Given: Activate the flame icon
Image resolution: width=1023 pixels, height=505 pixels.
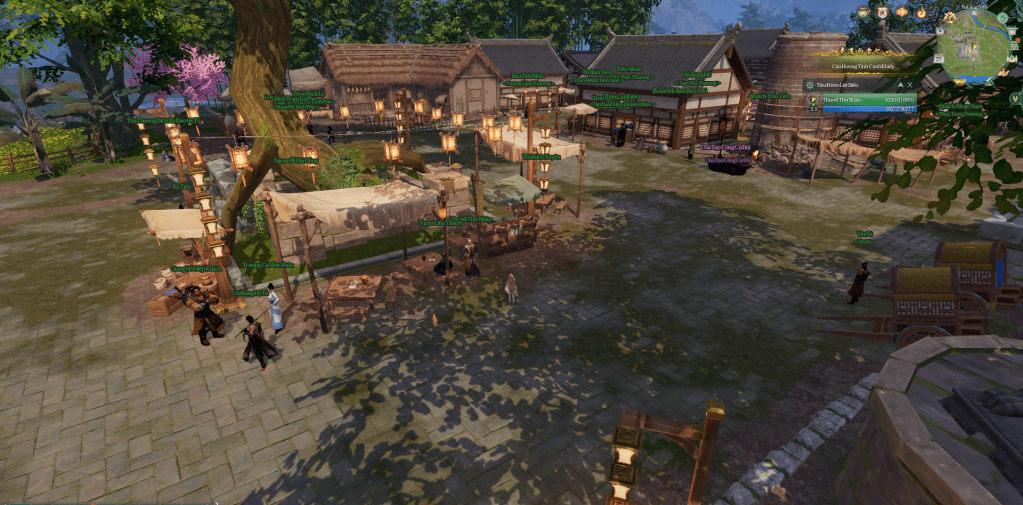Looking at the screenshot, I should pyautogui.click(x=921, y=12).
